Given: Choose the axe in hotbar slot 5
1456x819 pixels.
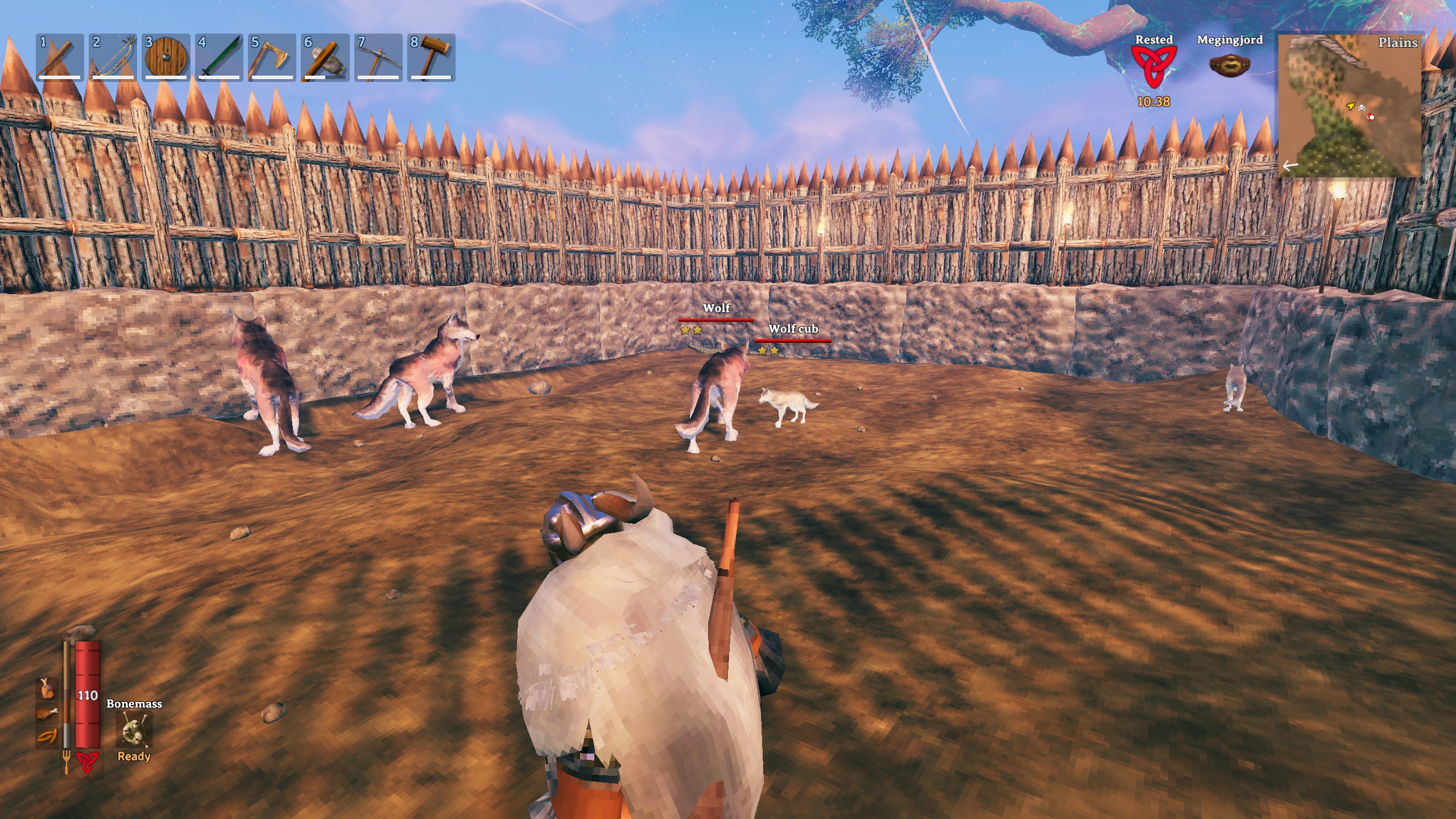Looking at the screenshot, I should click(271, 57).
